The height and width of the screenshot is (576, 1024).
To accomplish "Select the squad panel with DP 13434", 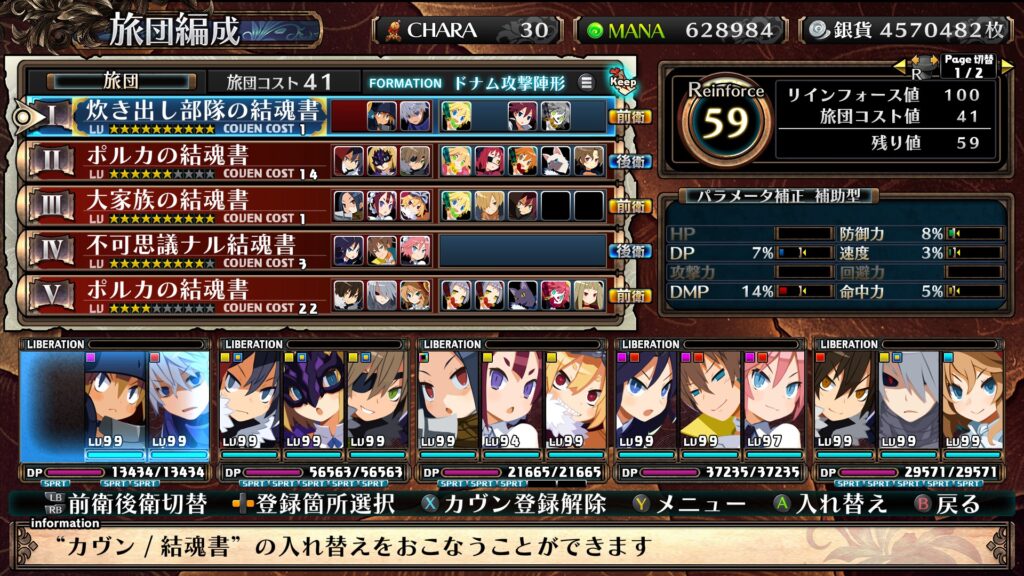I will 115,412.
